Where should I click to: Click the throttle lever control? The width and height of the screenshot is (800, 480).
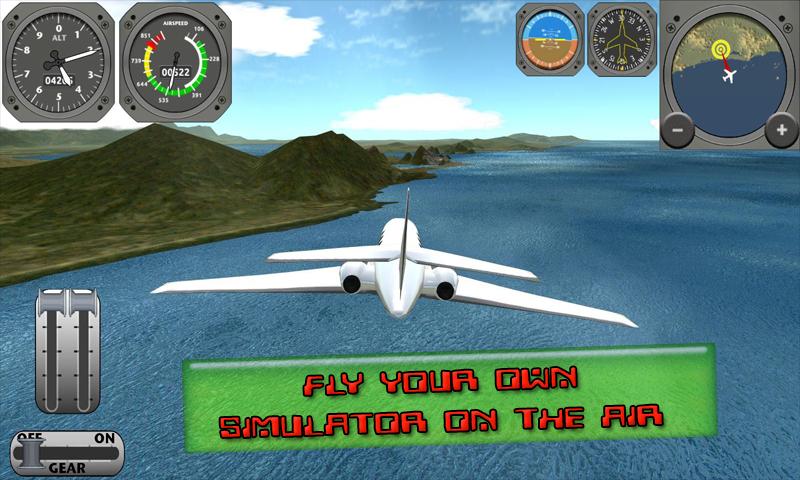tap(69, 350)
